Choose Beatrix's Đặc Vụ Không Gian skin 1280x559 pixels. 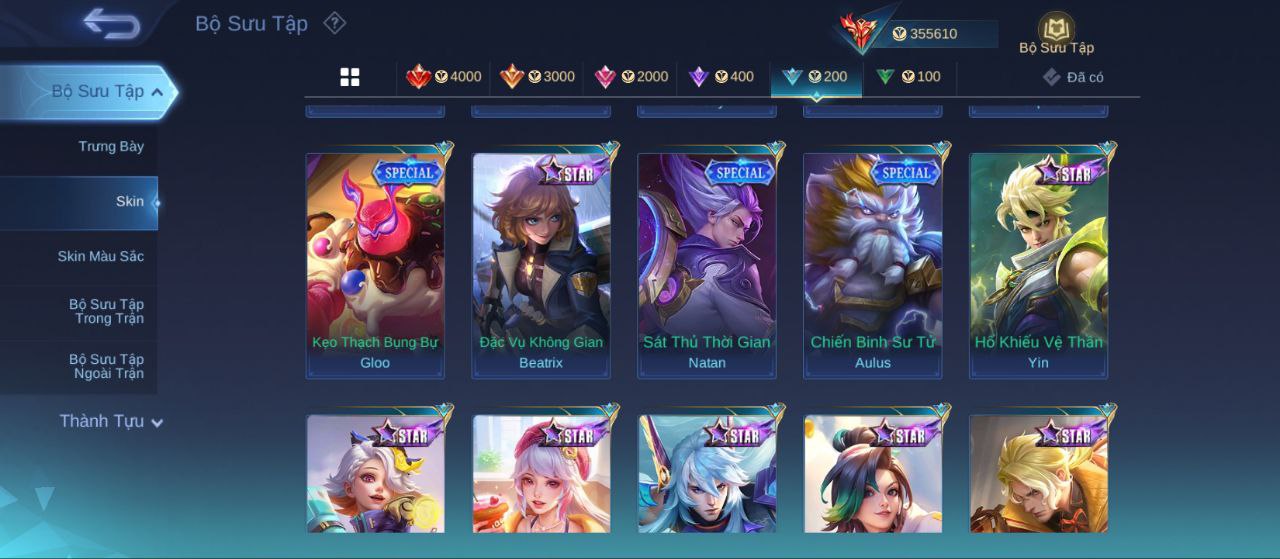coord(541,265)
